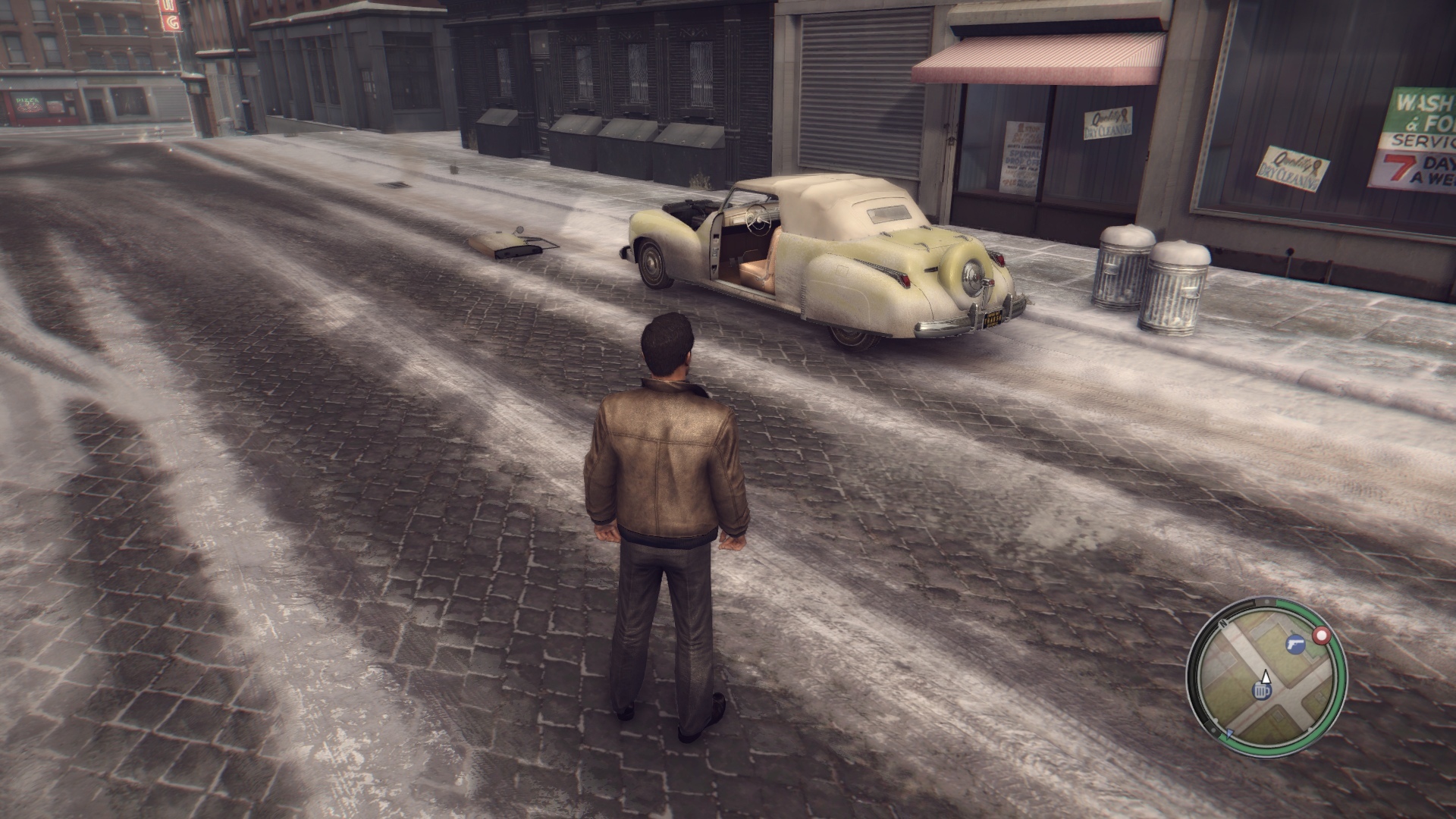Select the small blue triangle on the minimap edge

coord(1229,733)
